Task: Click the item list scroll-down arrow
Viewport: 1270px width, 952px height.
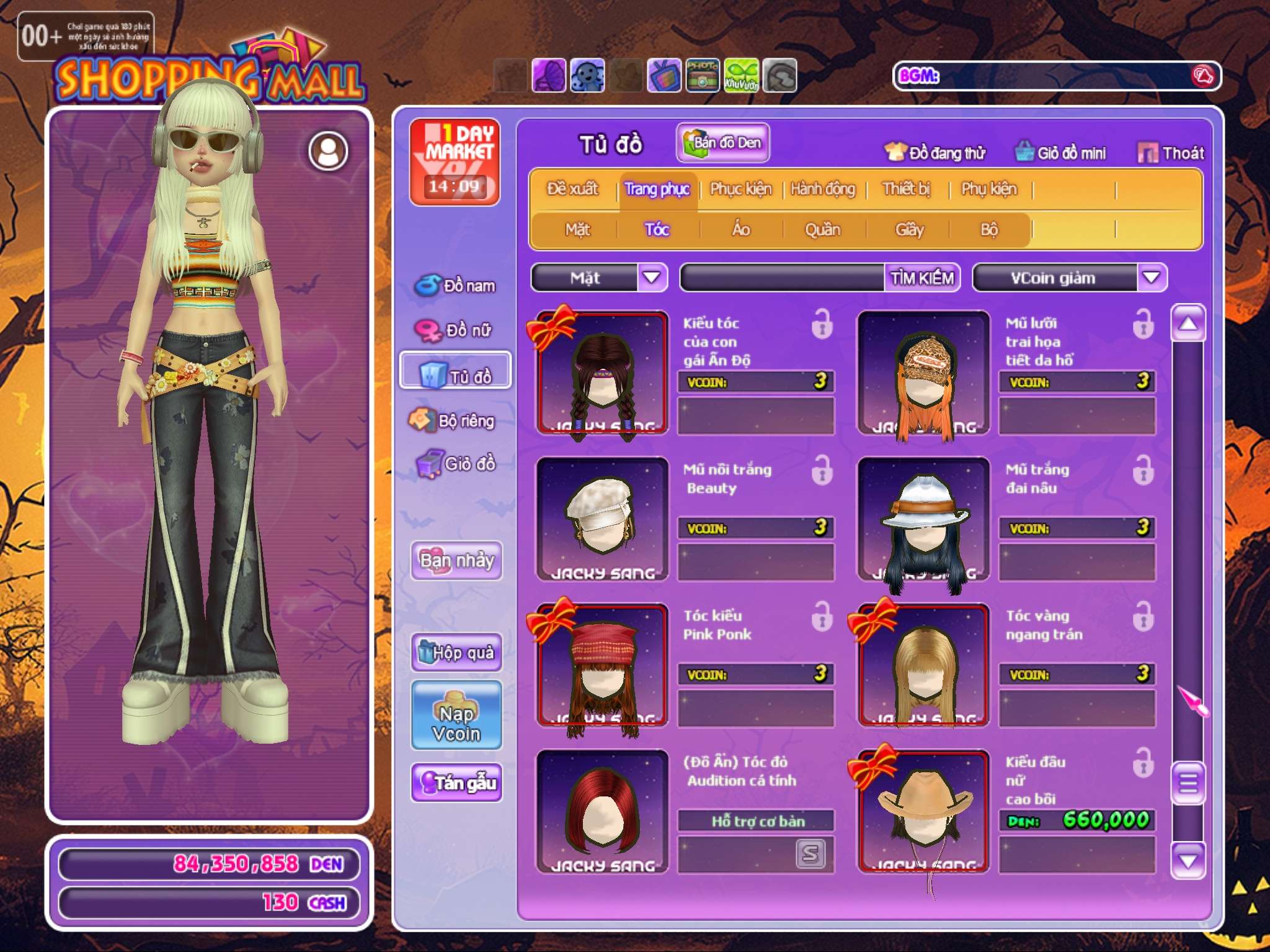Action: [x=1188, y=861]
